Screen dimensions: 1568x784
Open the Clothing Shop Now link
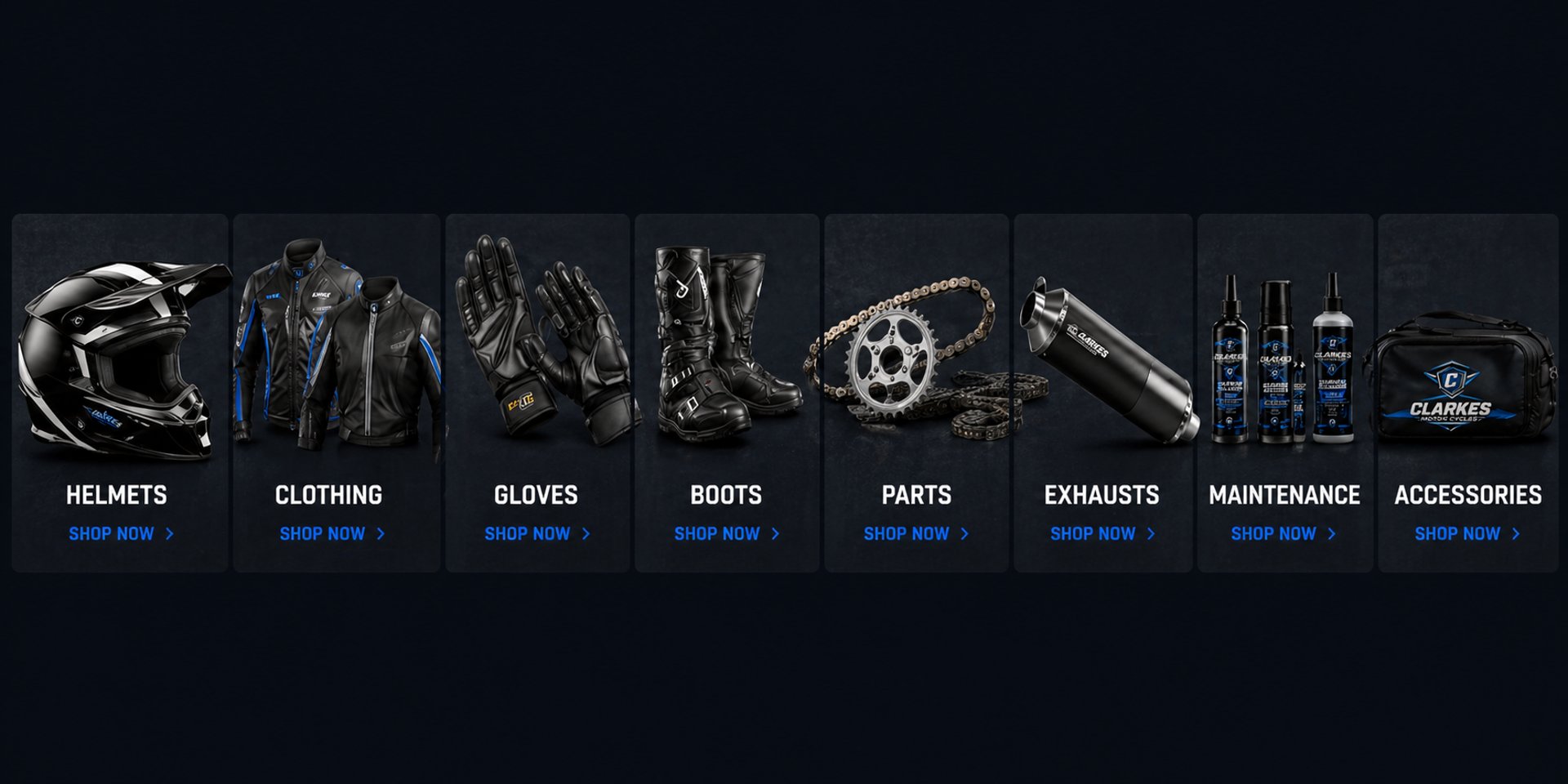(x=331, y=534)
